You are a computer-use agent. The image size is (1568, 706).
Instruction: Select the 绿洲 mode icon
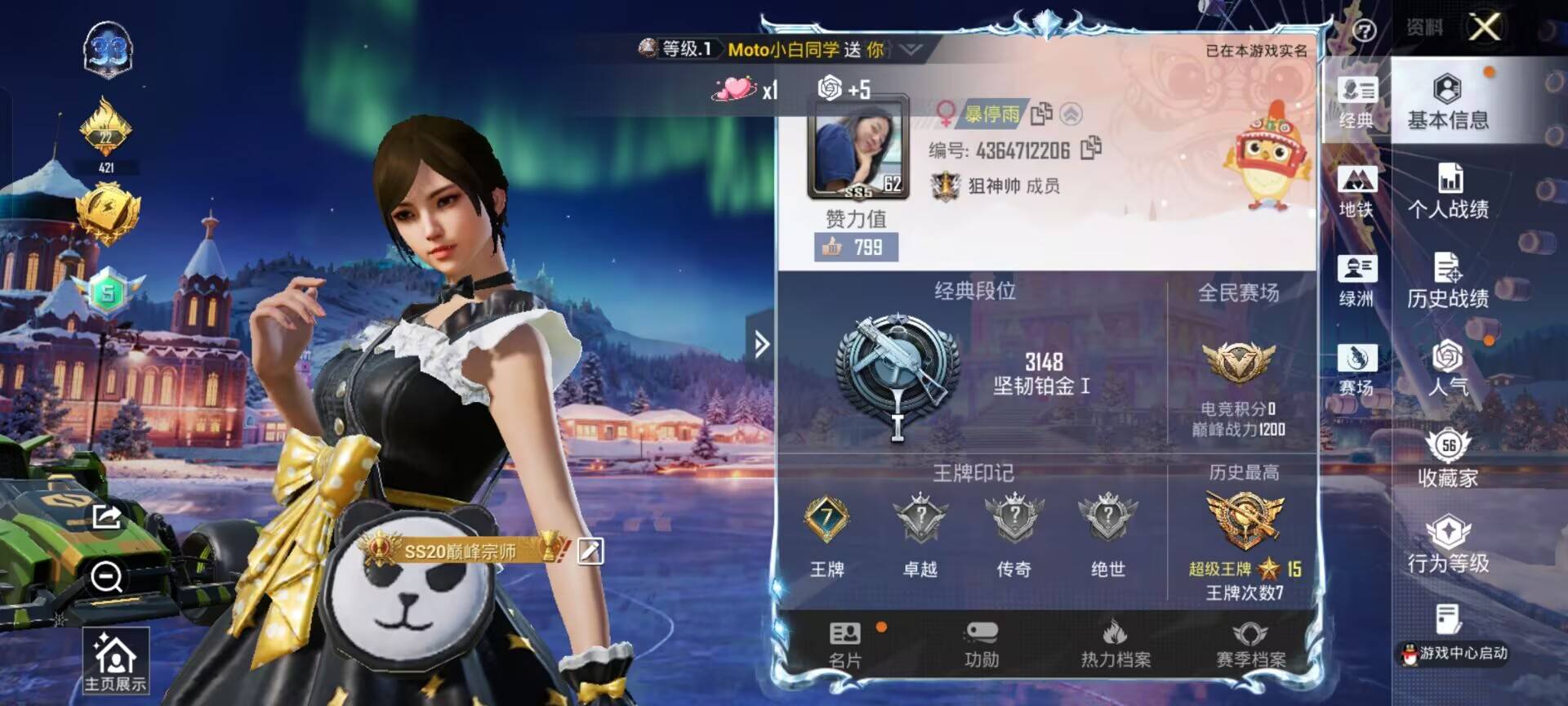pos(1356,274)
